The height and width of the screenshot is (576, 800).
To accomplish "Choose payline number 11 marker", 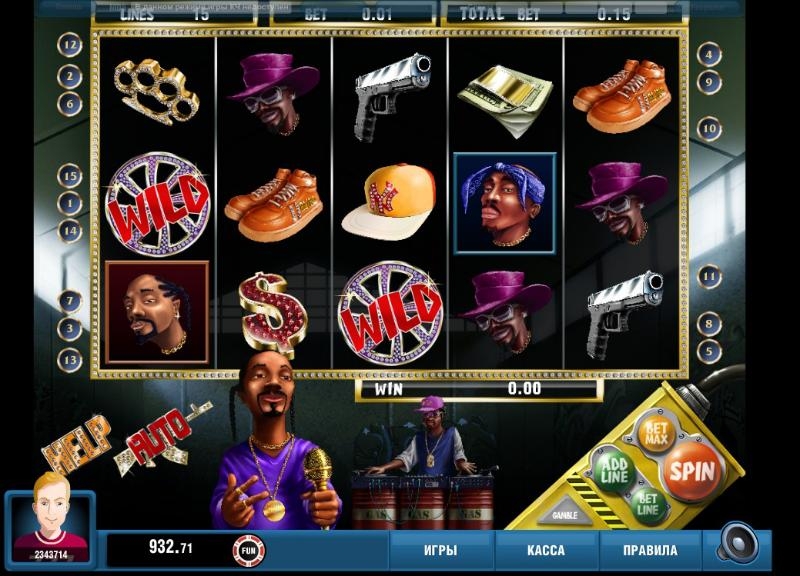I will point(709,276).
